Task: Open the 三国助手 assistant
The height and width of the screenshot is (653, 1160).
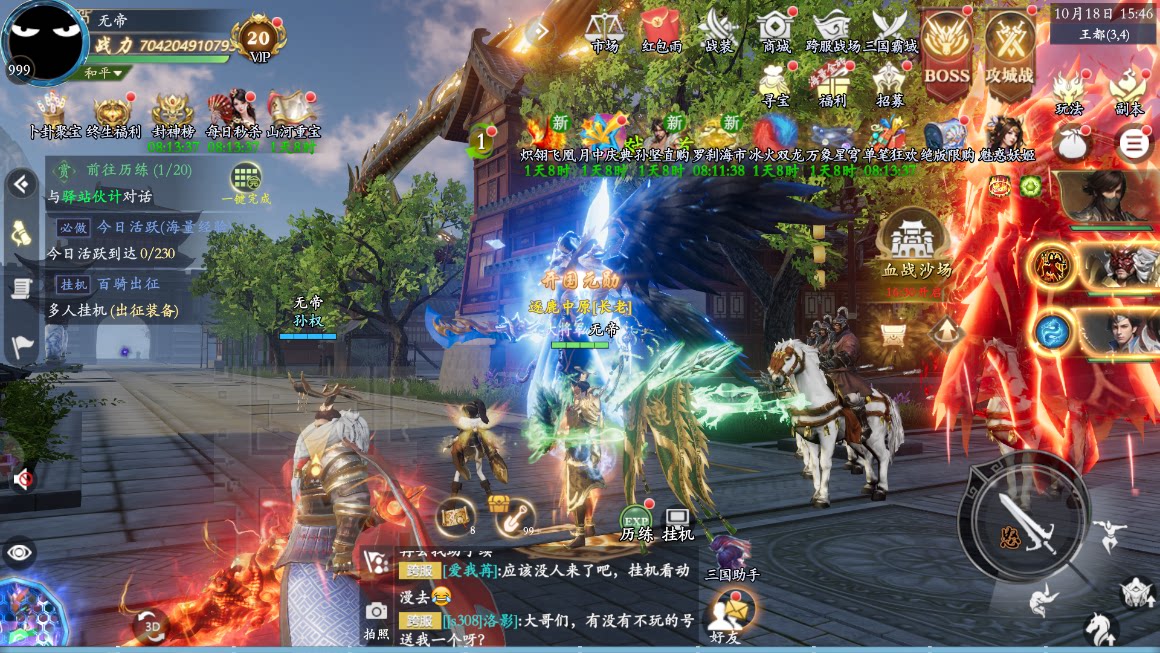Action: pyautogui.click(x=732, y=556)
